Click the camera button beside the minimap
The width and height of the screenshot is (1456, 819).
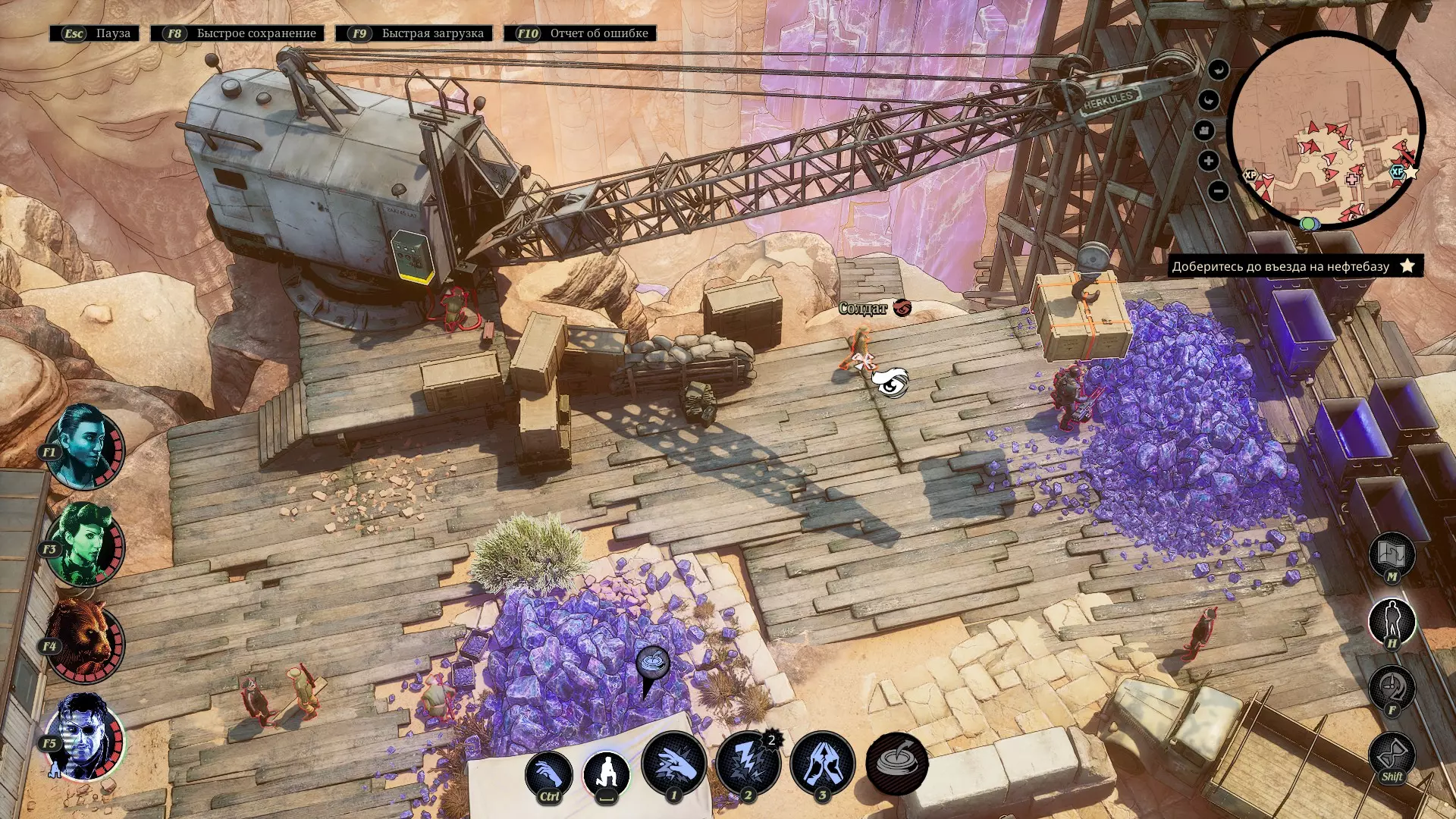[1205, 130]
